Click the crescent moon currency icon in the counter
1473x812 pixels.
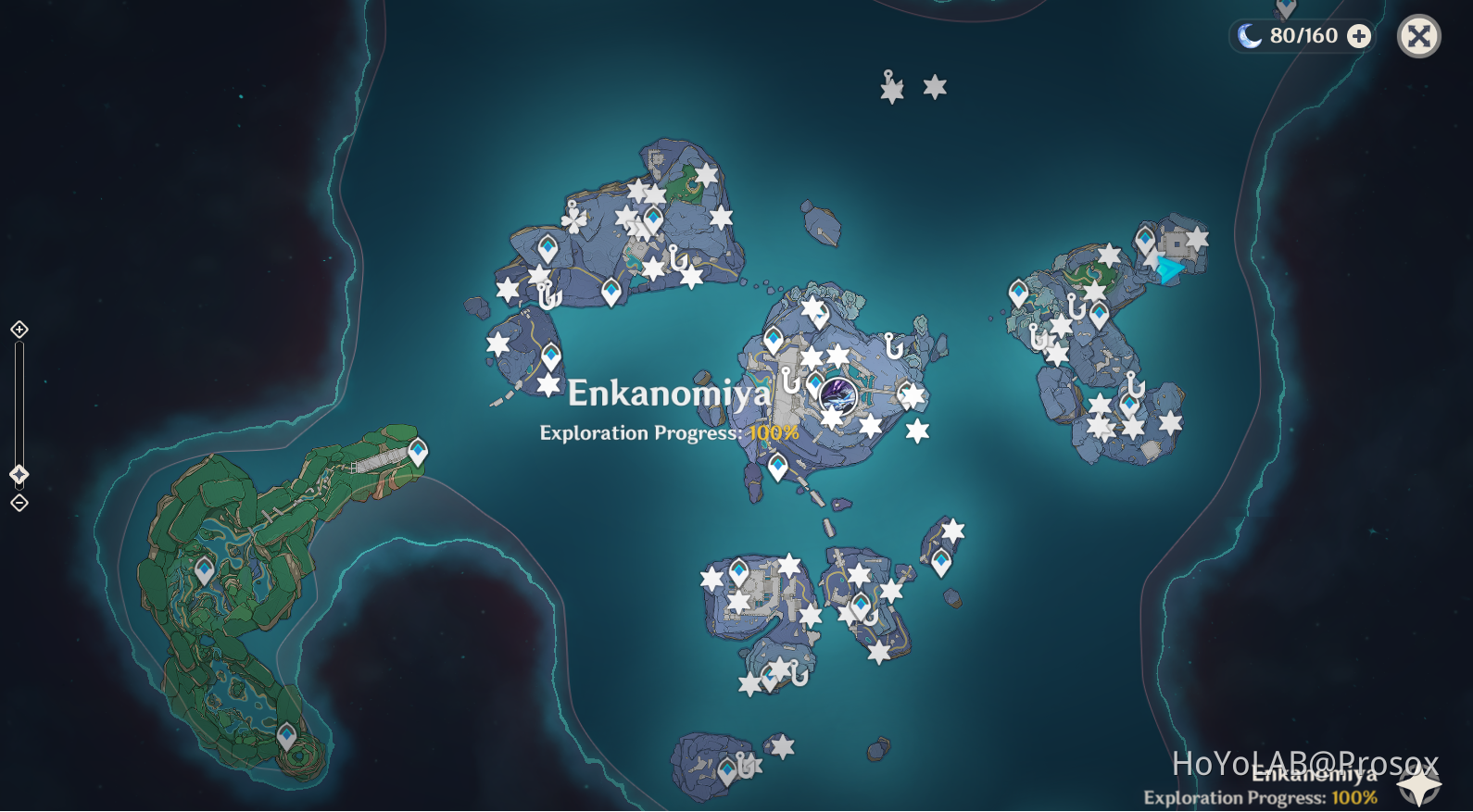click(1250, 36)
